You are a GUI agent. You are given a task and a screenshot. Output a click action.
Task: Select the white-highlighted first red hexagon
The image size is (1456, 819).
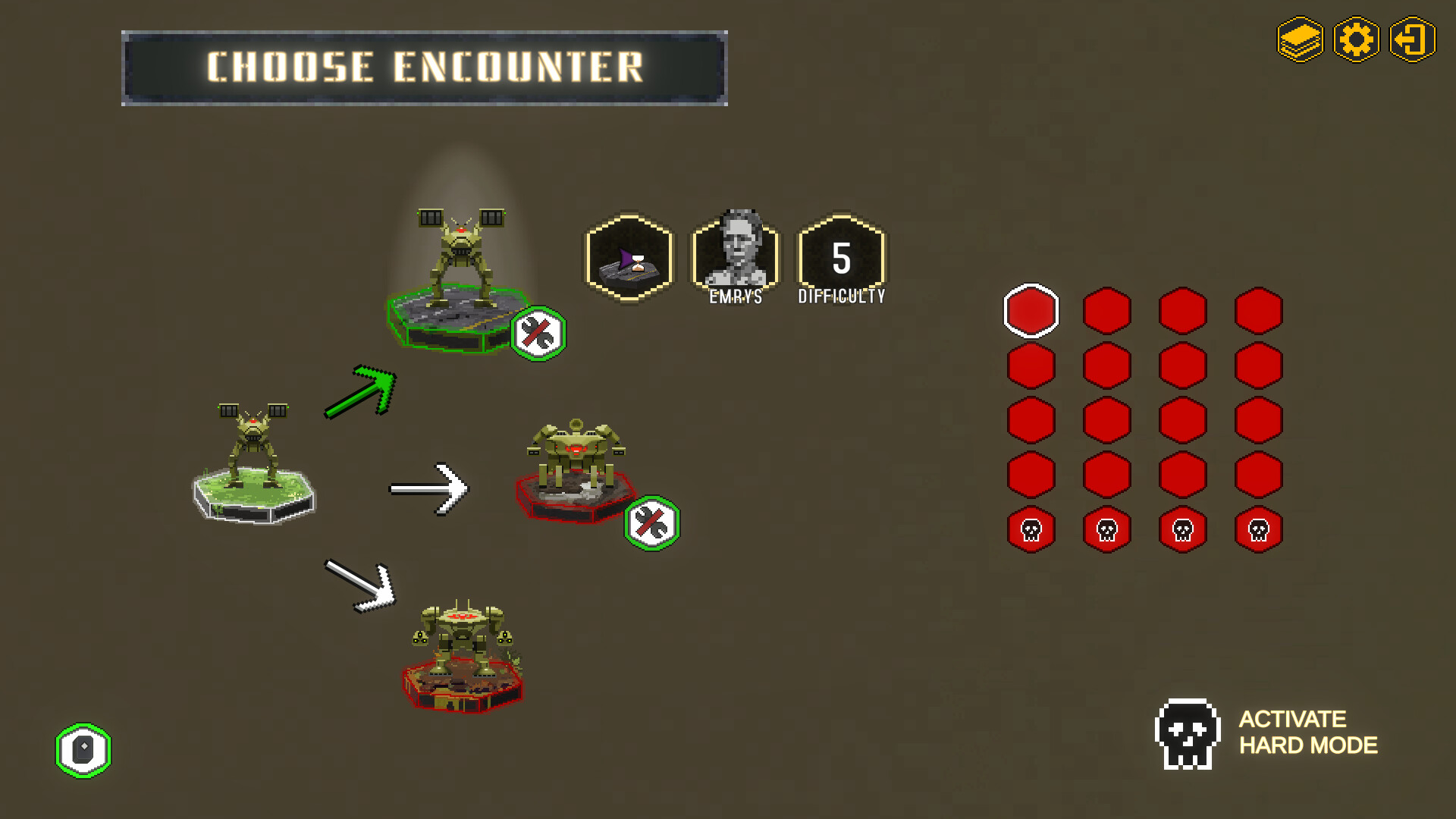pos(1031,309)
